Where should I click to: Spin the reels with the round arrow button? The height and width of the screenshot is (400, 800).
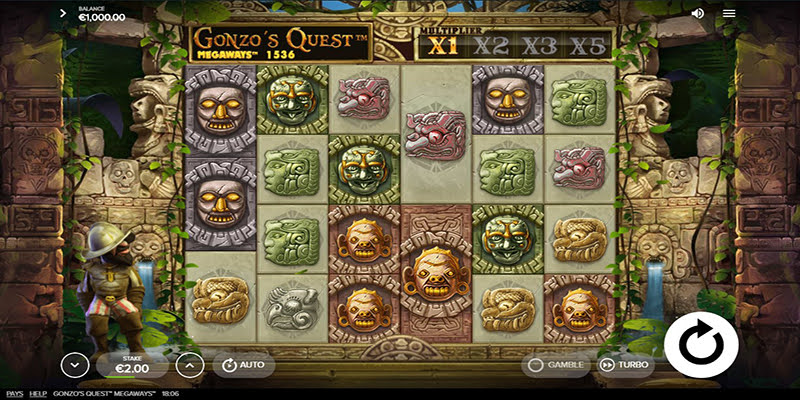point(701,344)
